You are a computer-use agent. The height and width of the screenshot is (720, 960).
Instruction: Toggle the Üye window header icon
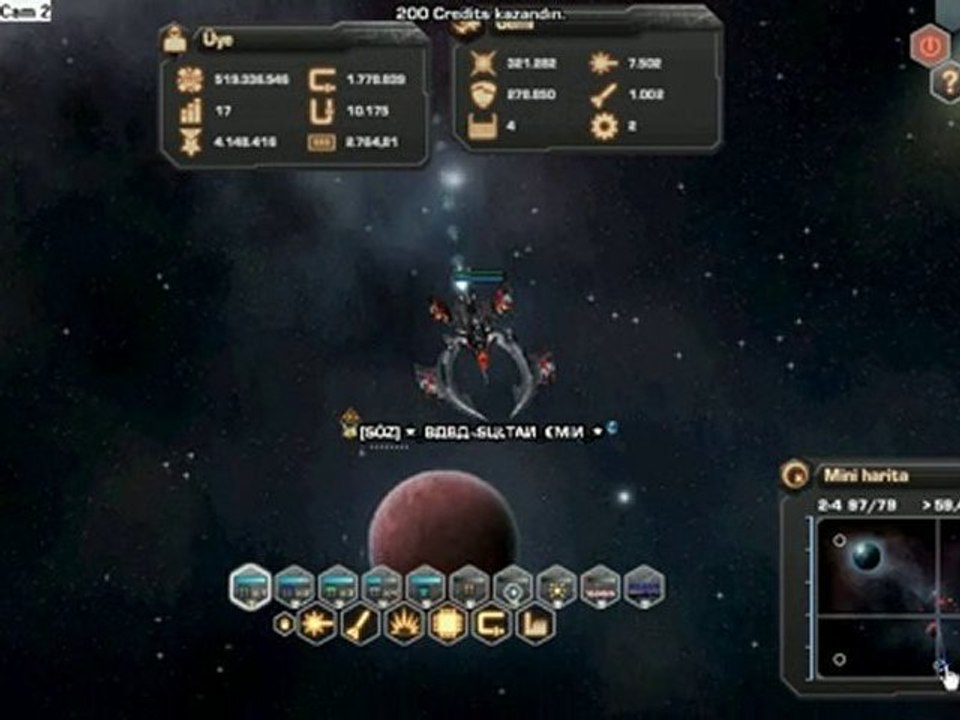pos(176,40)
